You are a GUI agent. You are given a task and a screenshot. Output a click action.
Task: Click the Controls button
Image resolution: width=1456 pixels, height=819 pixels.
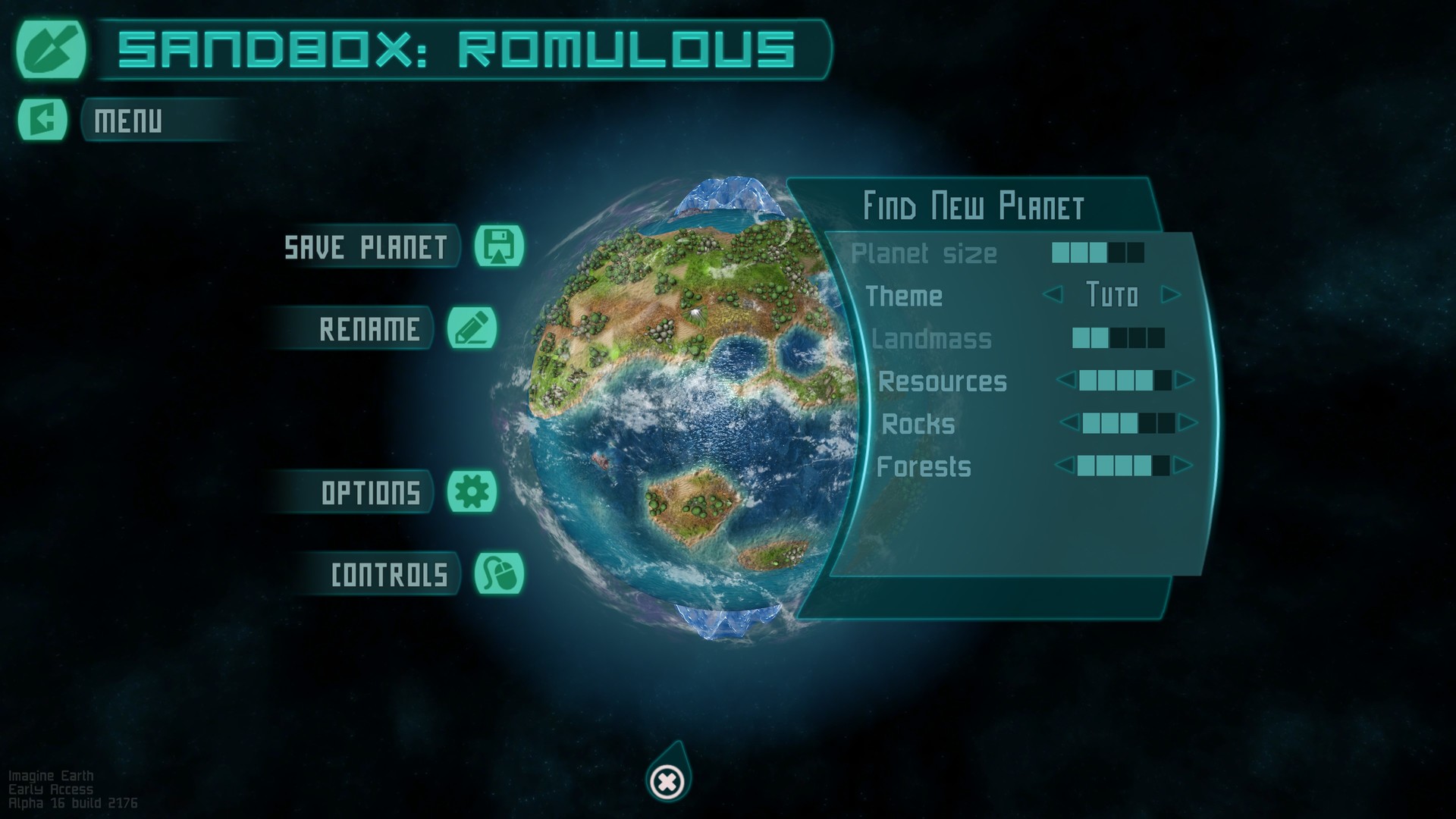[x=388, y=574]
